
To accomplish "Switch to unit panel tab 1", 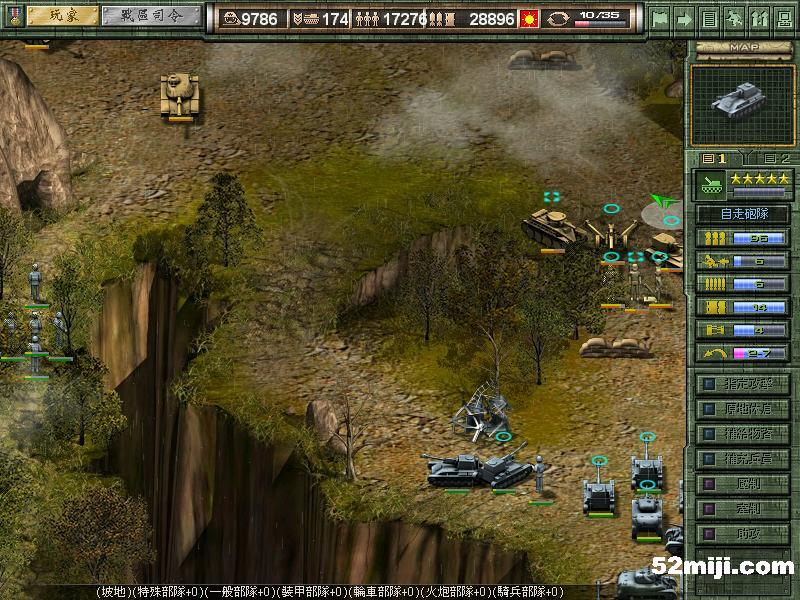I will (x=714, y=158).
